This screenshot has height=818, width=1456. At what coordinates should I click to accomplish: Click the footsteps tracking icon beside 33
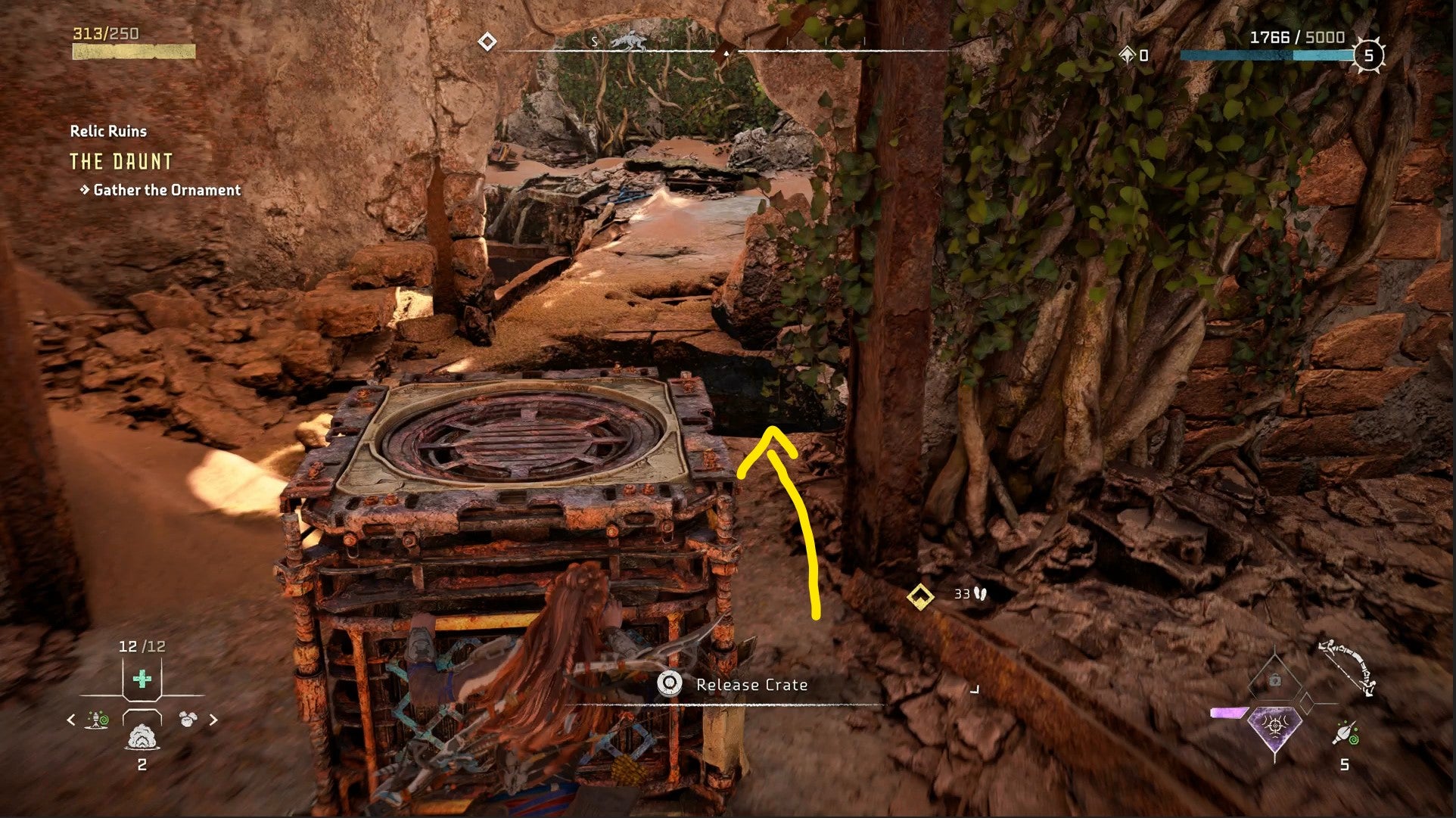[x=978, y=595]
